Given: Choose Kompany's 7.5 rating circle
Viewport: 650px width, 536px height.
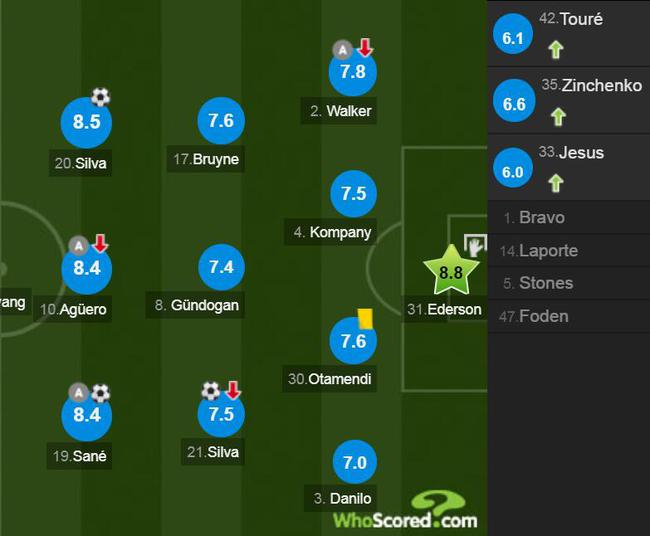Looking at the screenshot, I should [x=353, y=194].
